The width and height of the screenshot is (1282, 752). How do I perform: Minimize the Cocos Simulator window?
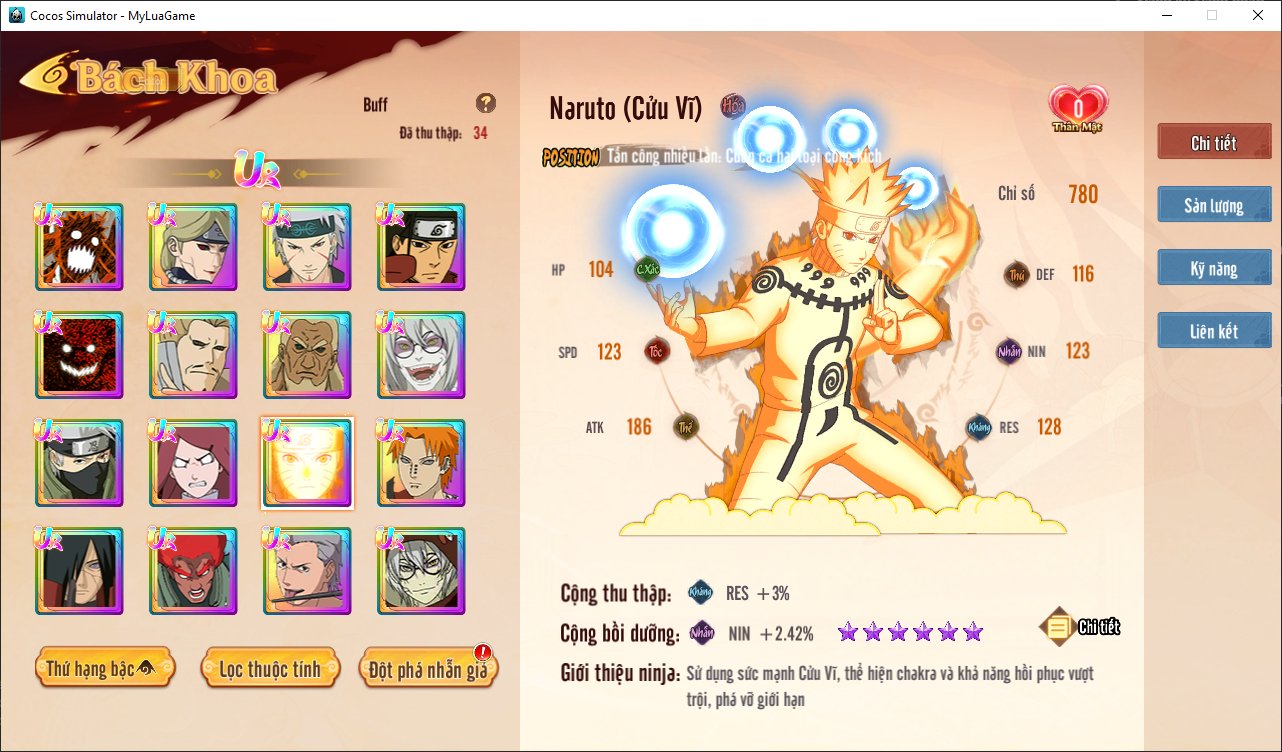click(1166, 15)
